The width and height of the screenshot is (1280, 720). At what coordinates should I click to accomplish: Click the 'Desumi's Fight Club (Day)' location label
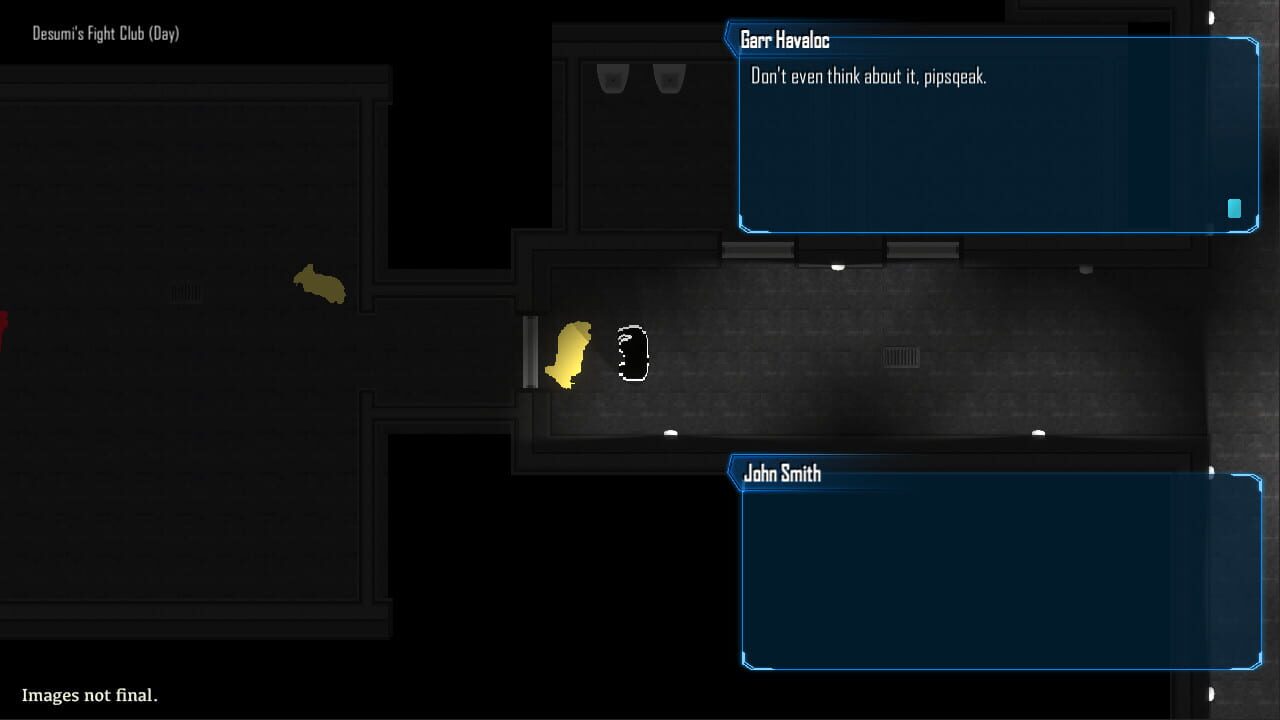coord(104,33)
